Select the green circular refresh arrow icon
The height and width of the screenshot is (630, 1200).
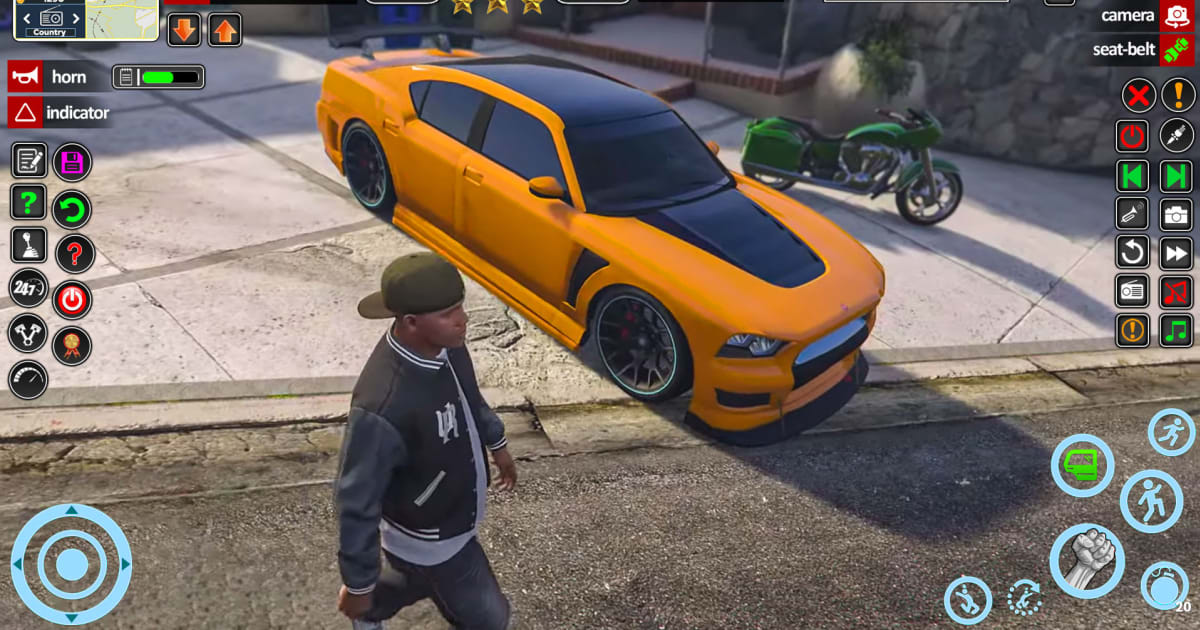tap(72, 209)
